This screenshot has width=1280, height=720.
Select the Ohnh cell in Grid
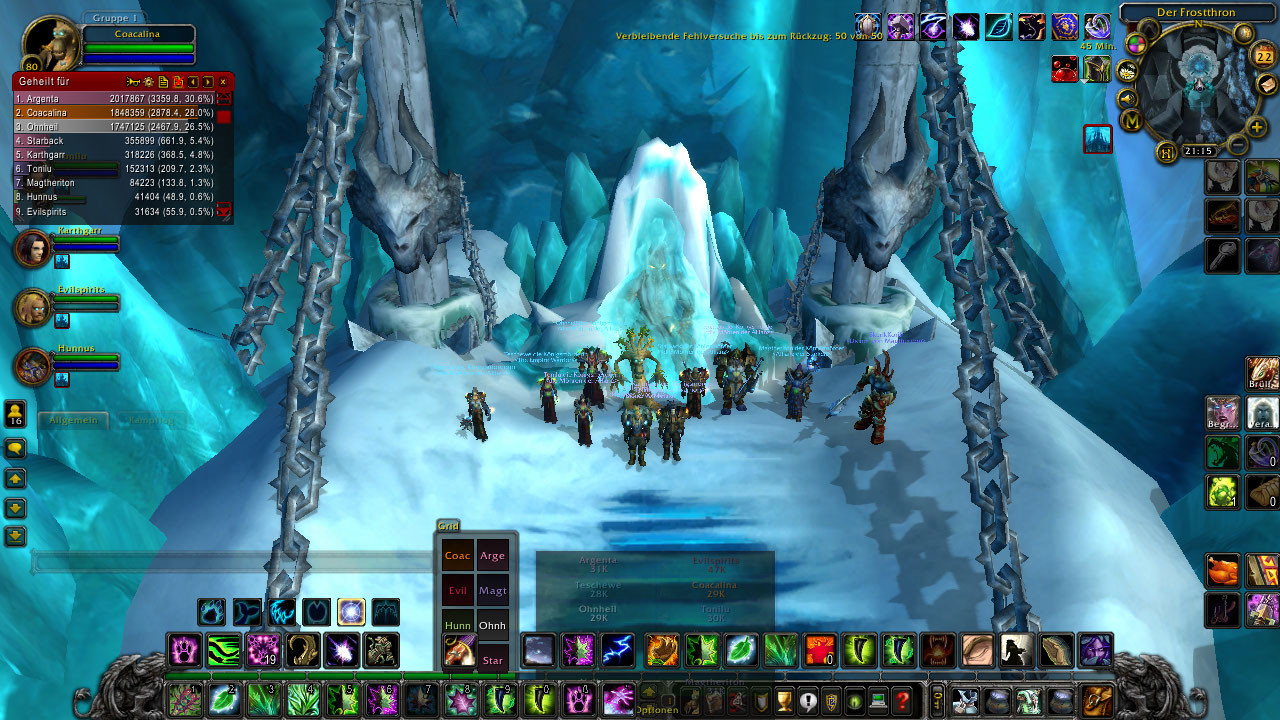[x=492, y=625]
